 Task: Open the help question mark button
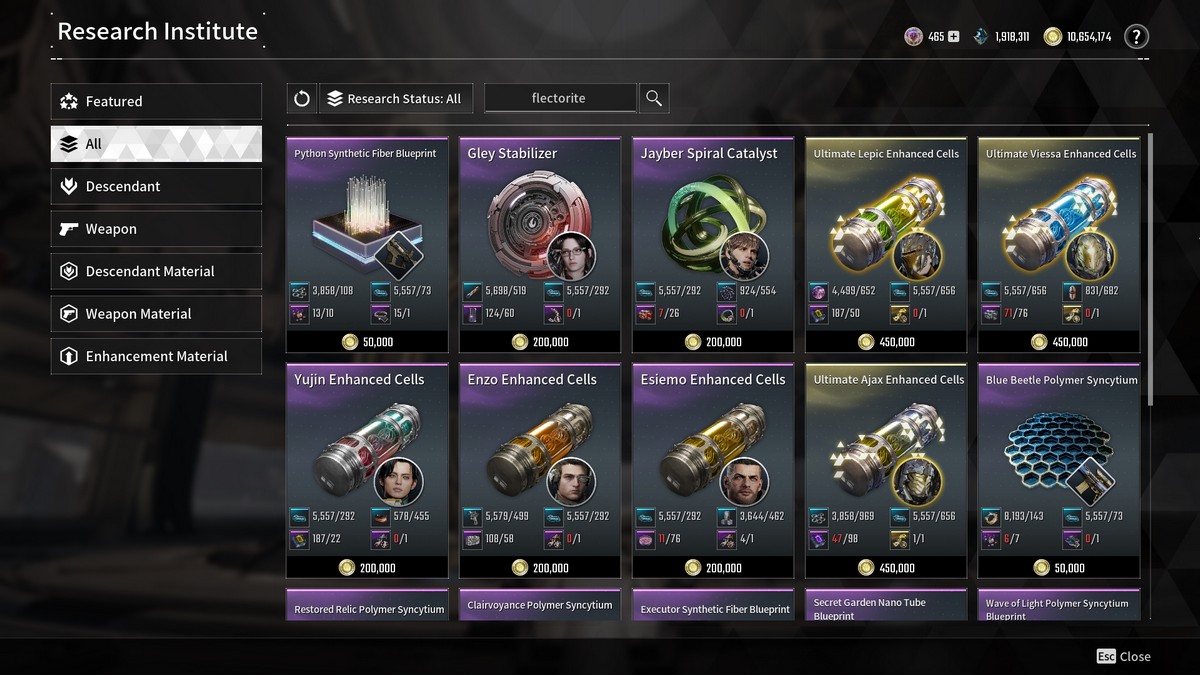tap(1136, 37)
